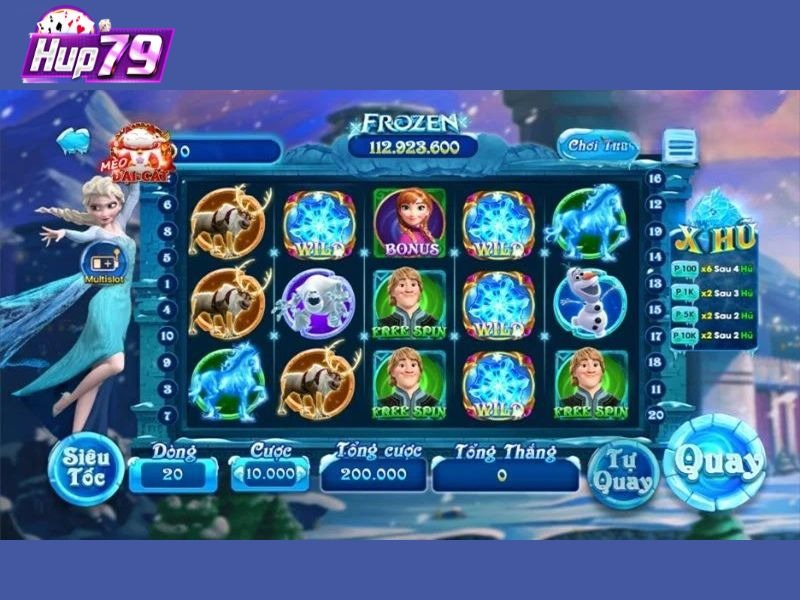Viewport: 800px width, 600px height.
Task: Spin the reels with the Quay button
Action: [x=714, y=462]
